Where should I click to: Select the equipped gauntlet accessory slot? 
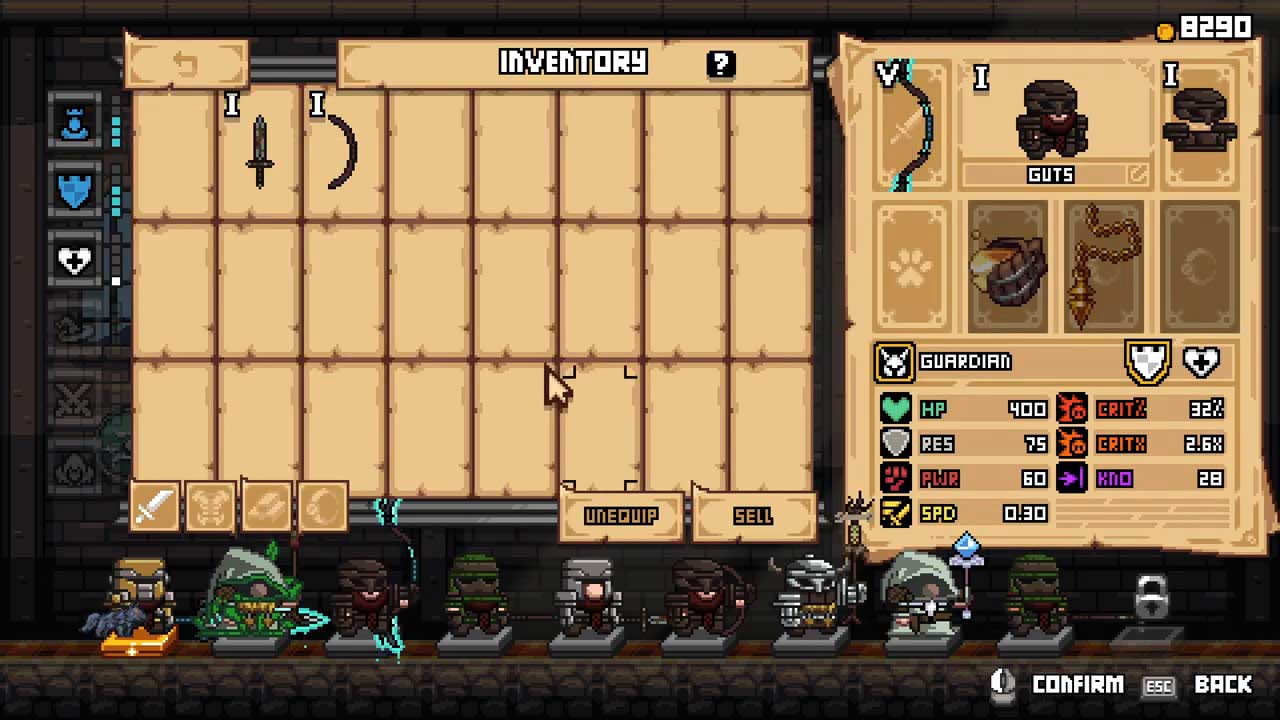tap(1007, 268)
